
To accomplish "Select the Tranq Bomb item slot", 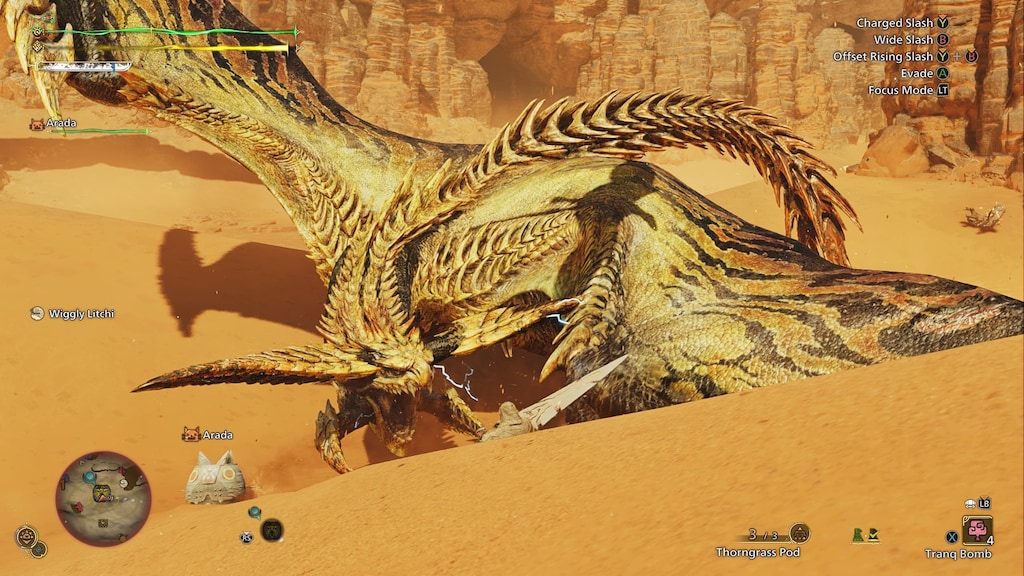I will pos(977,529).
